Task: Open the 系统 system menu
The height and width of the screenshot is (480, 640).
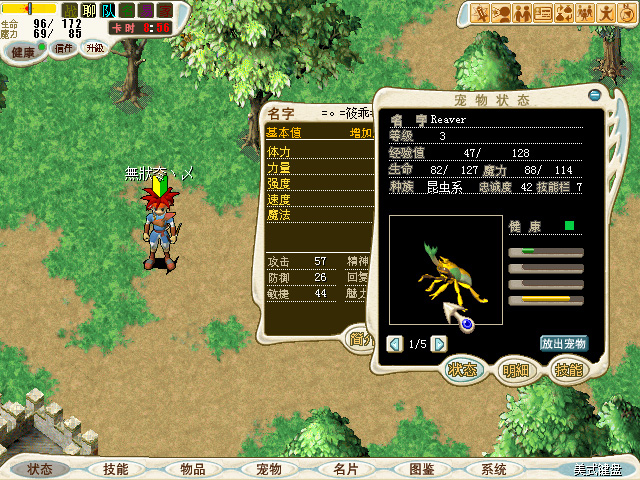Action: tap(494, 469)
